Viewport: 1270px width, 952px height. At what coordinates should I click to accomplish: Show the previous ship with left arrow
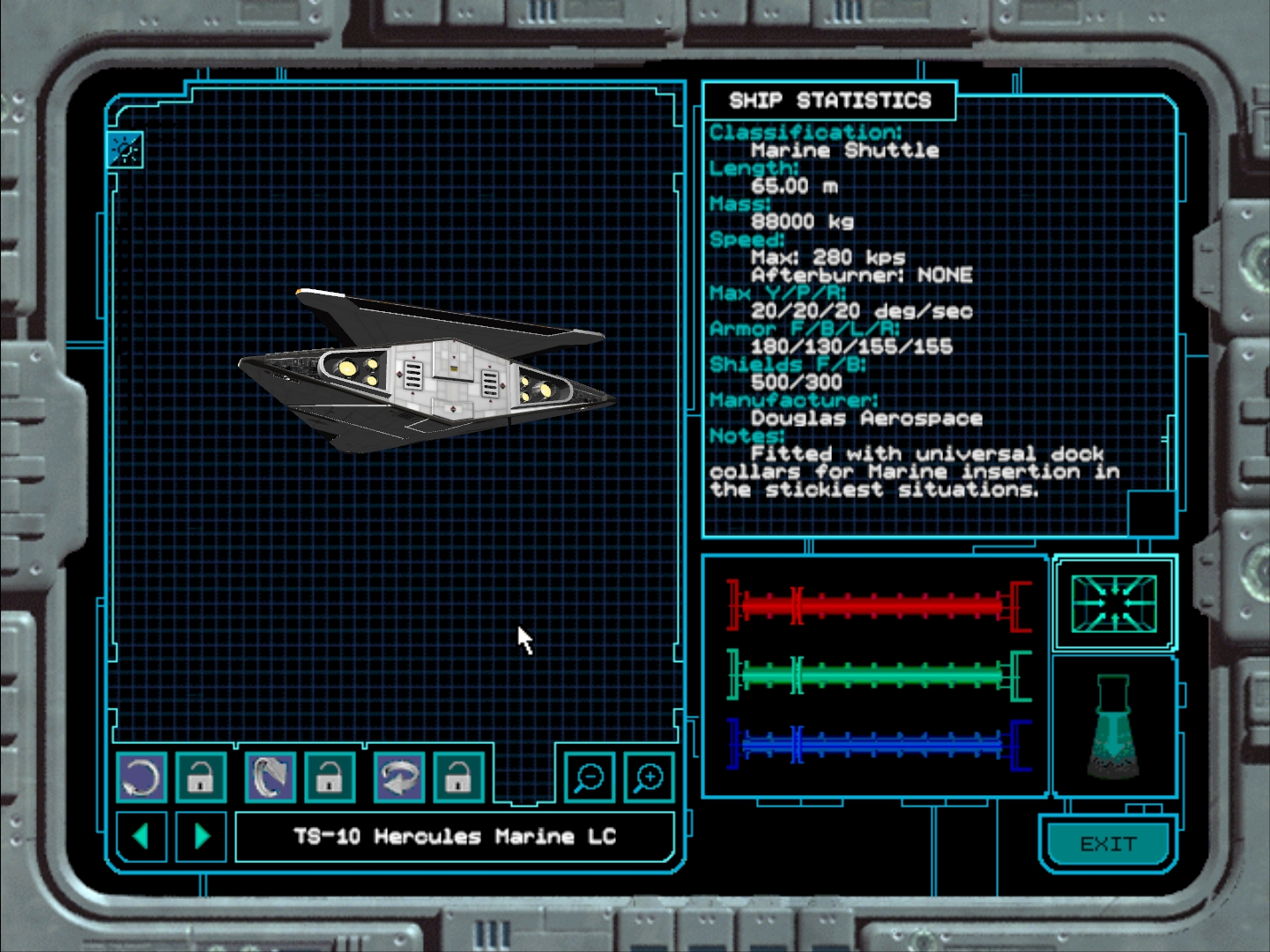141,836
